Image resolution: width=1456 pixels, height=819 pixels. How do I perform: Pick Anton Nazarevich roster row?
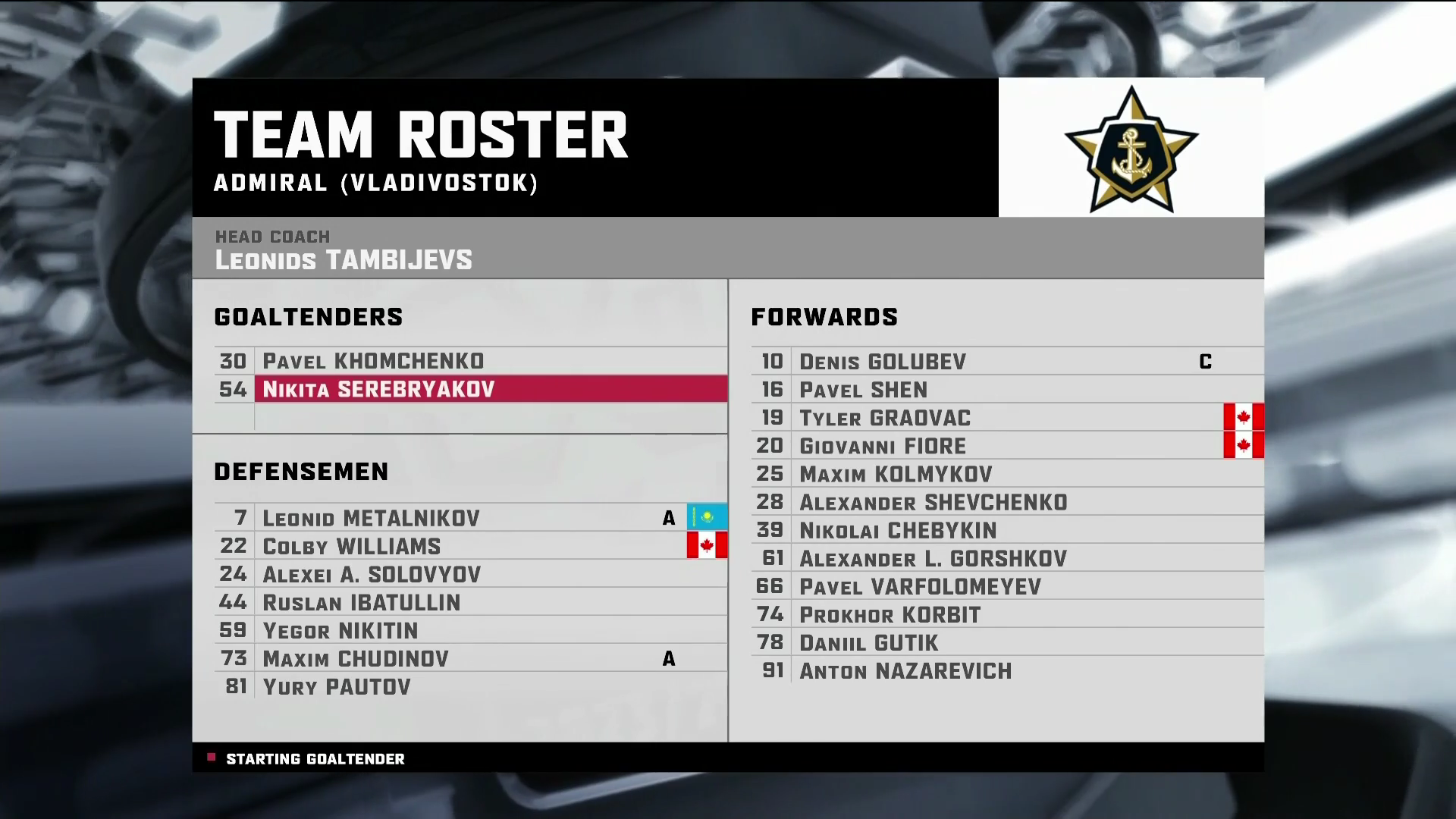click(905, 670)
